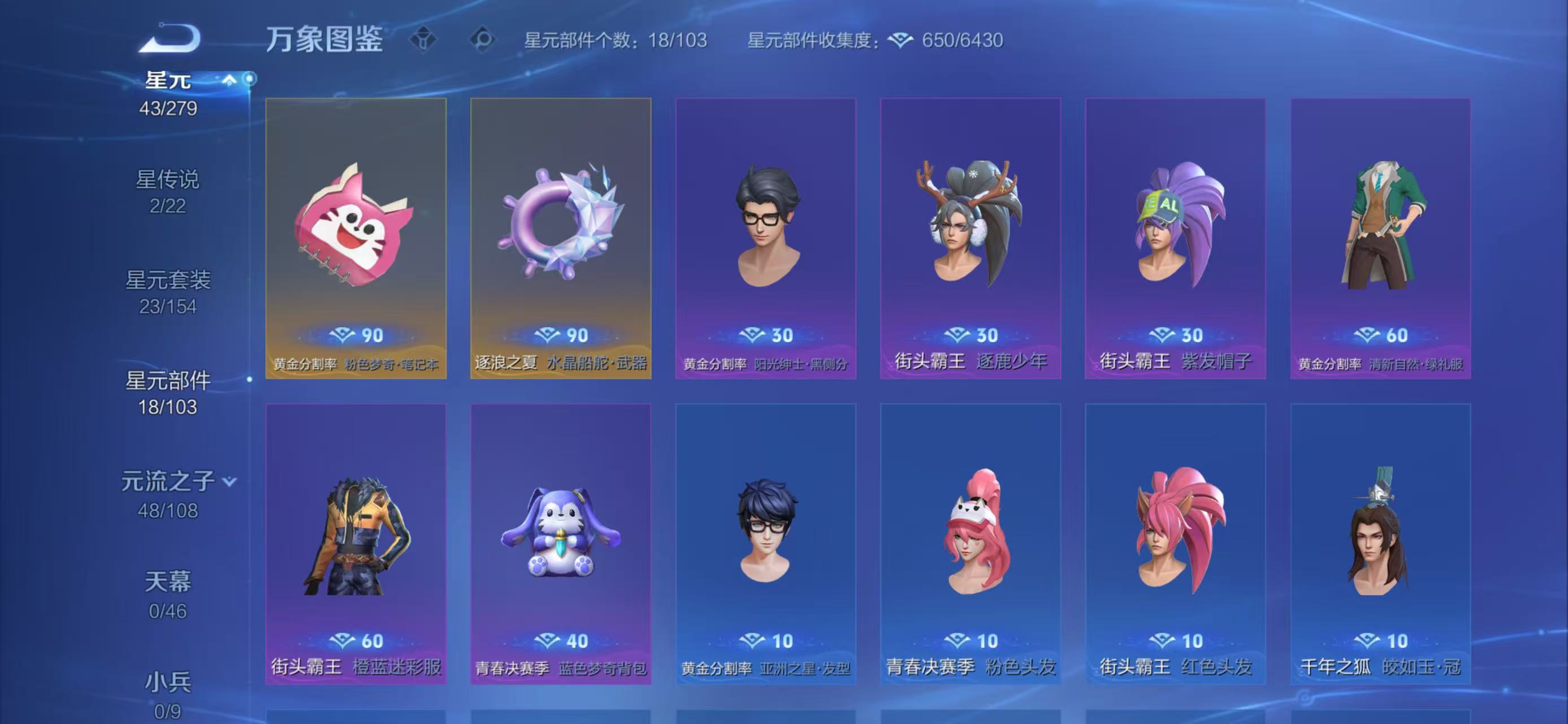Viewport: 1568px width, 724px height.
Task: Click the magnifier search icon
Action: 483,40
